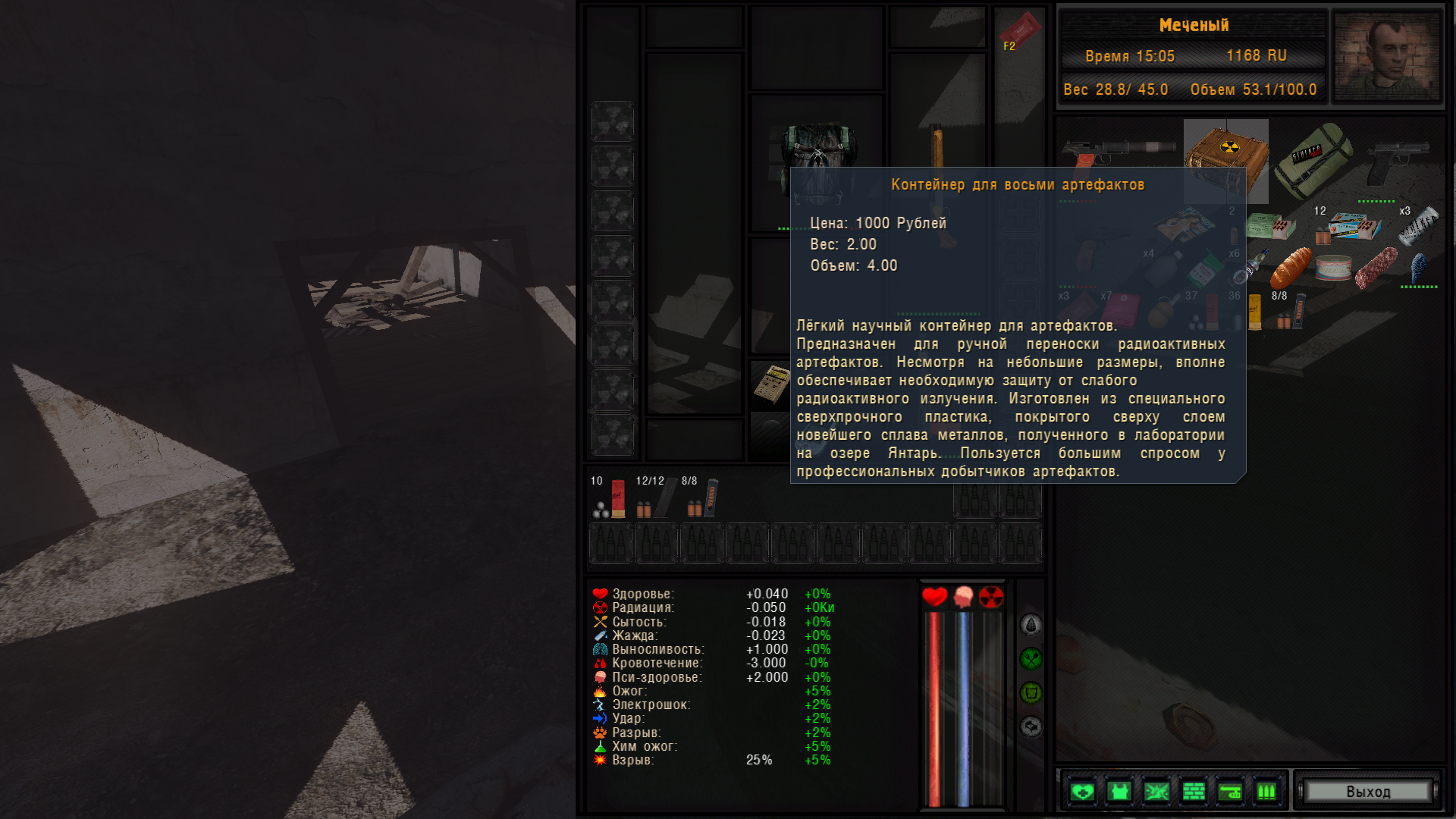Select the canned food tin
The height and width of the screenshot is (819, 1456).
point(1334,267)
